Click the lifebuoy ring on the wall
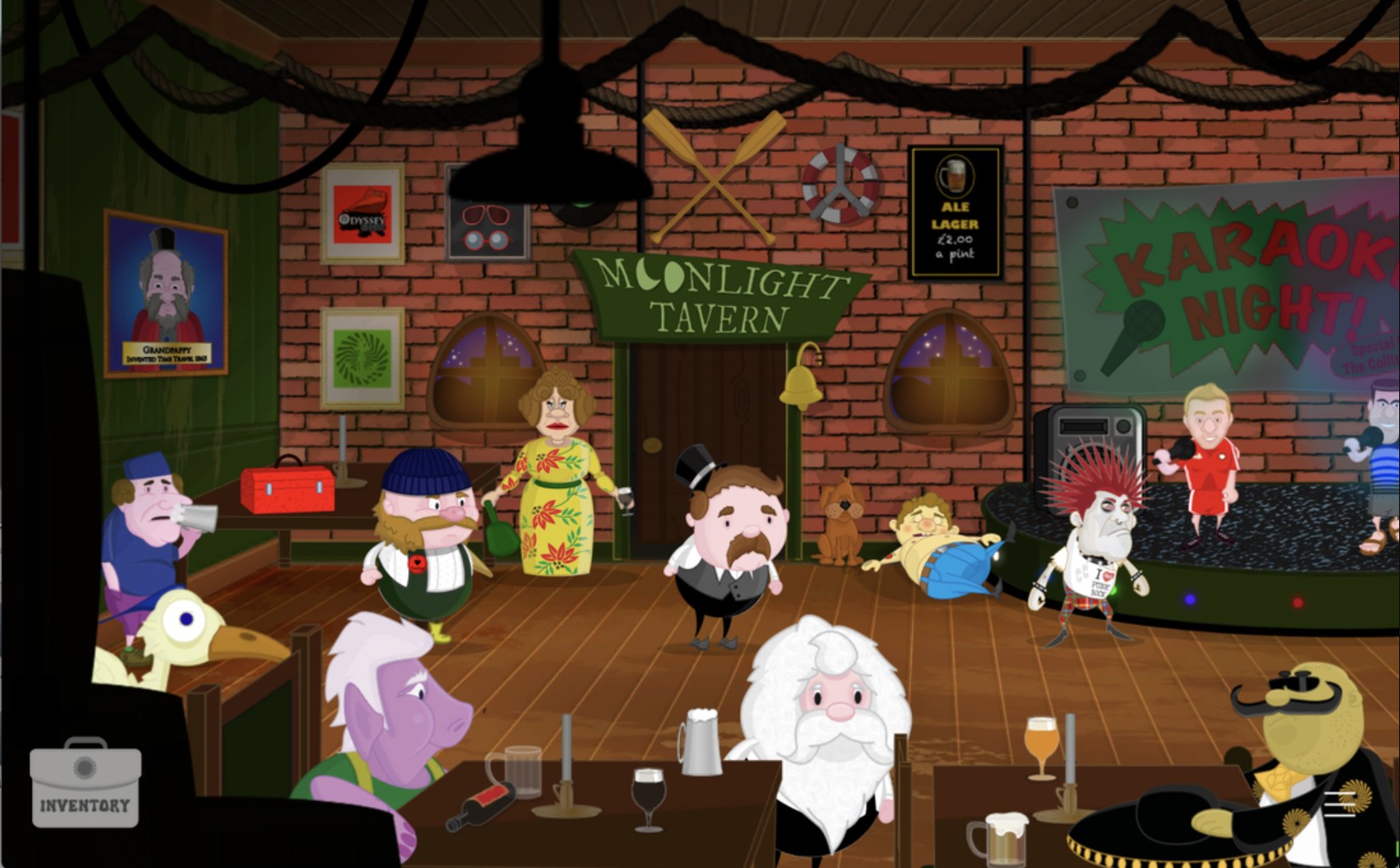Screen dimensions: 1400x868 841,184
